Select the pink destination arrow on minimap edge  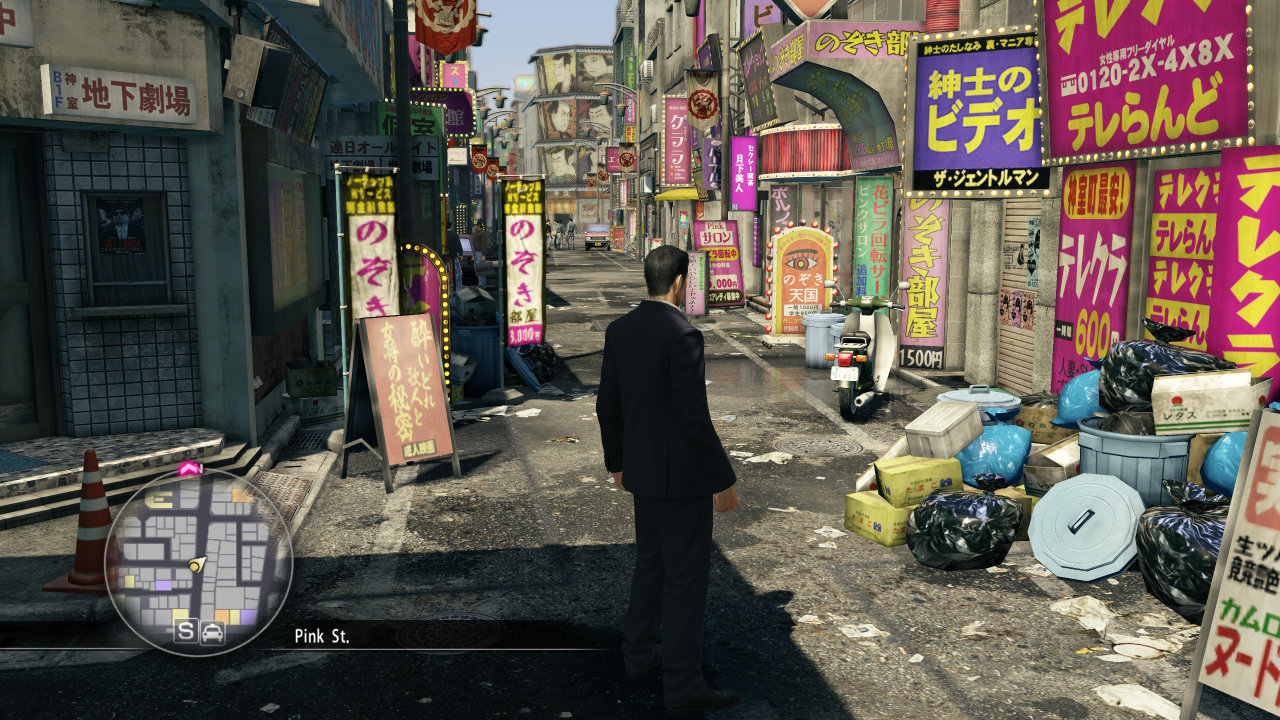(189, 467)
